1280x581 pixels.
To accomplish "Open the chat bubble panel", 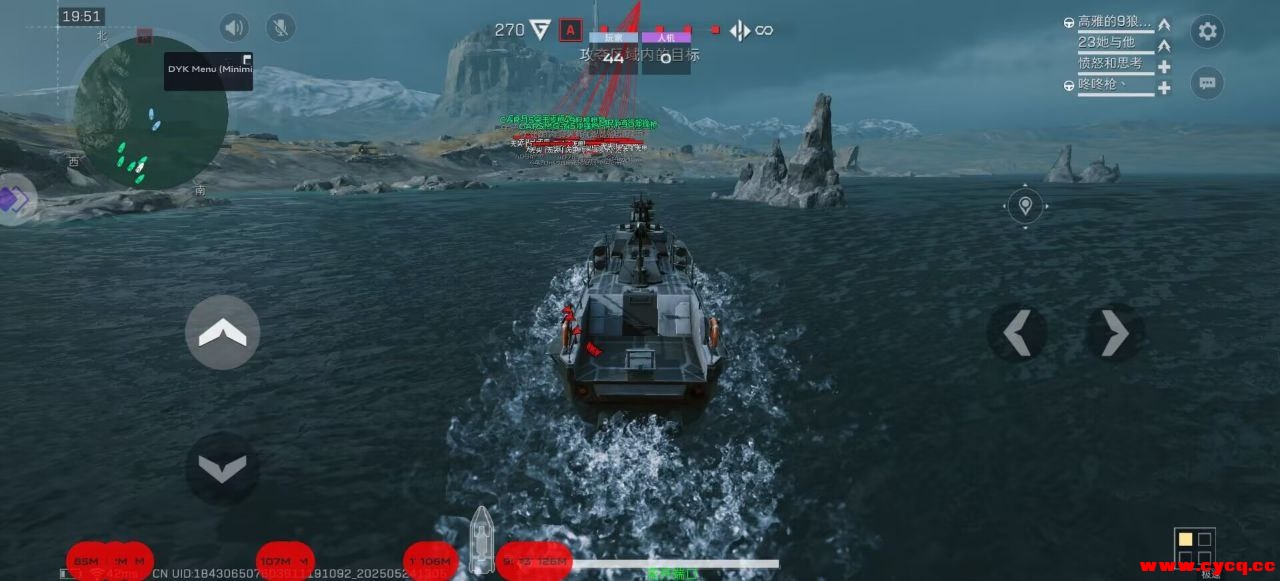I will pos(1207,83).
